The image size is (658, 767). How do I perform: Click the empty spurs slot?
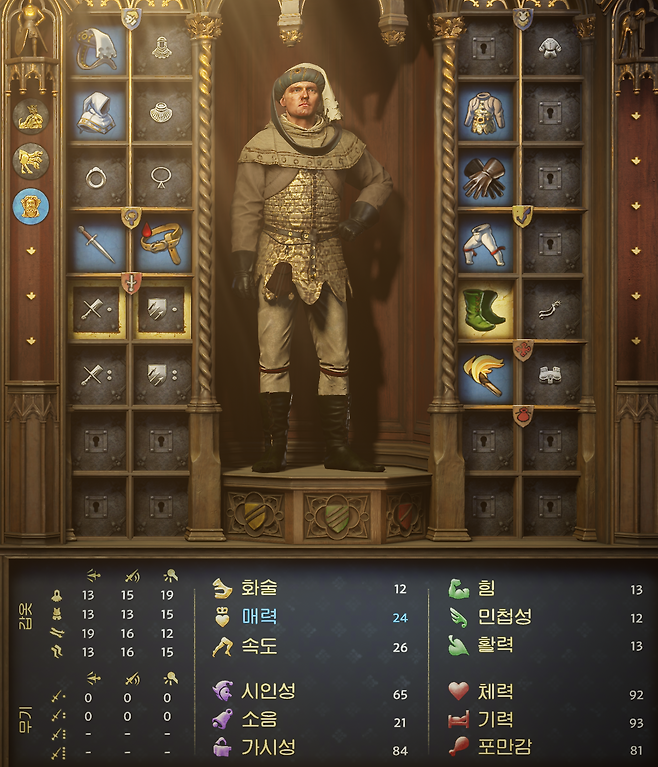coord(549,309)
